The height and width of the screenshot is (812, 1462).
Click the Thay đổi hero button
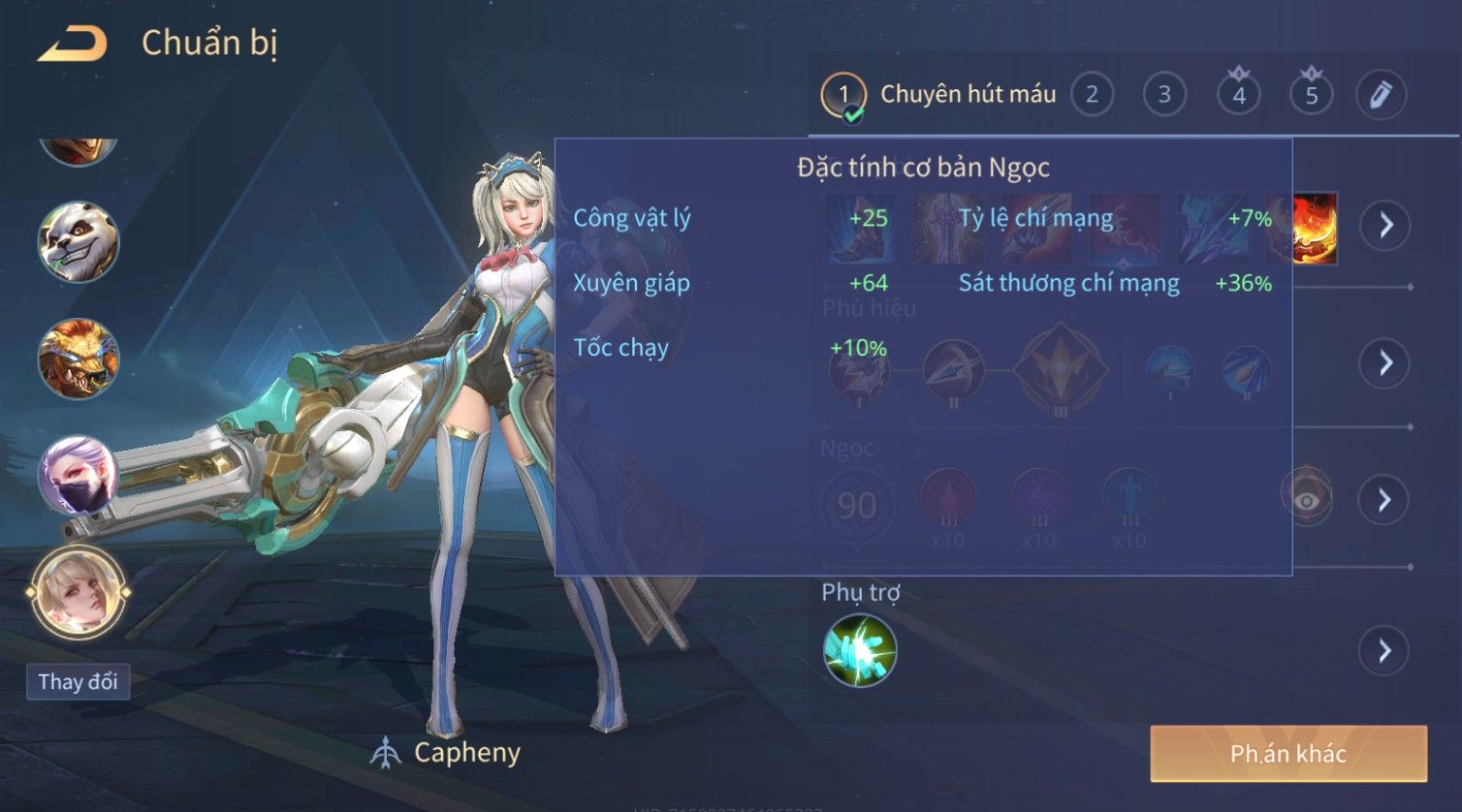(x=78, y=681)
